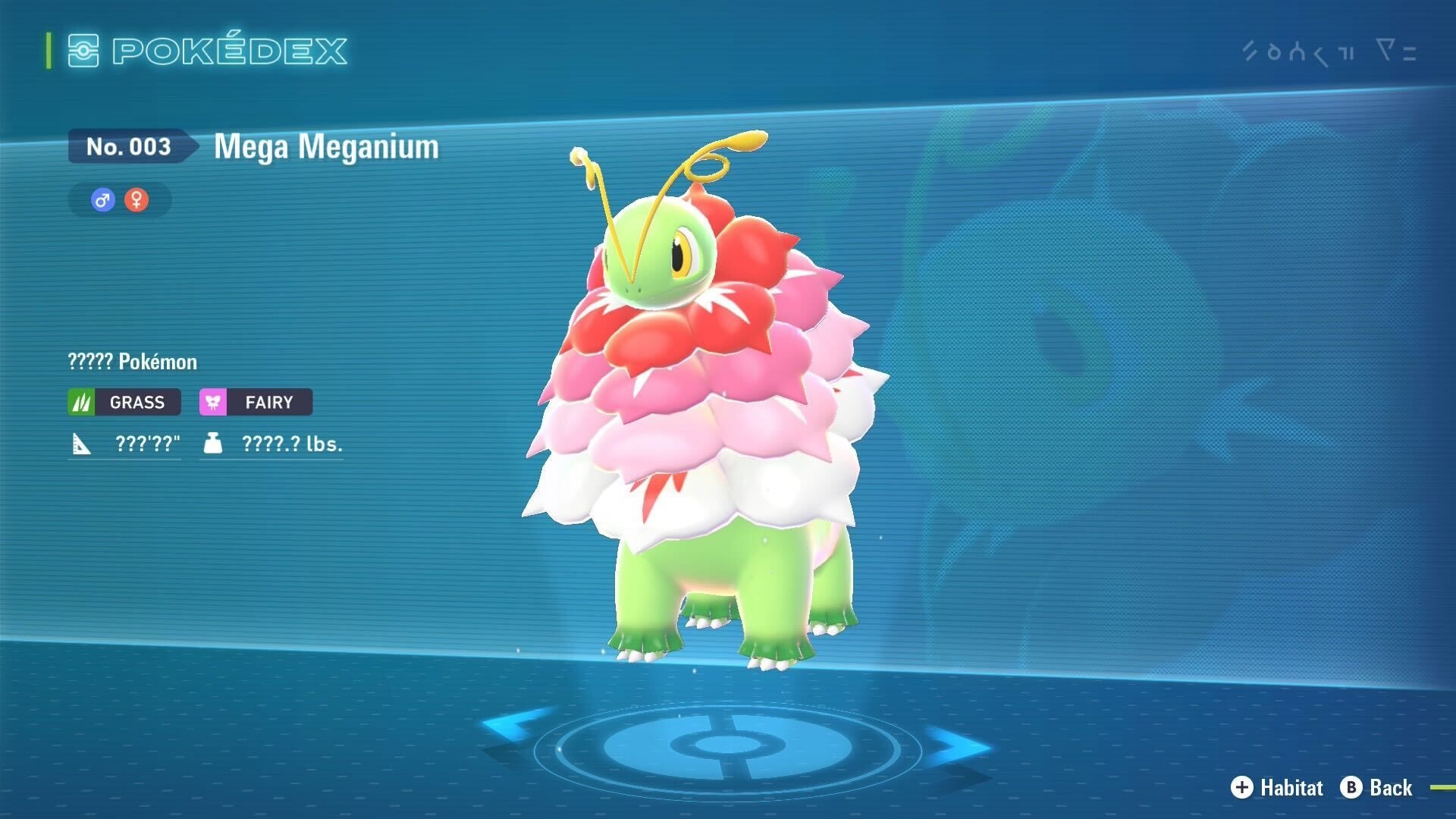Select the female gender symbol
Image resolution: width=1456 pixels, height=819 pixels.
(x=136, y=200)
